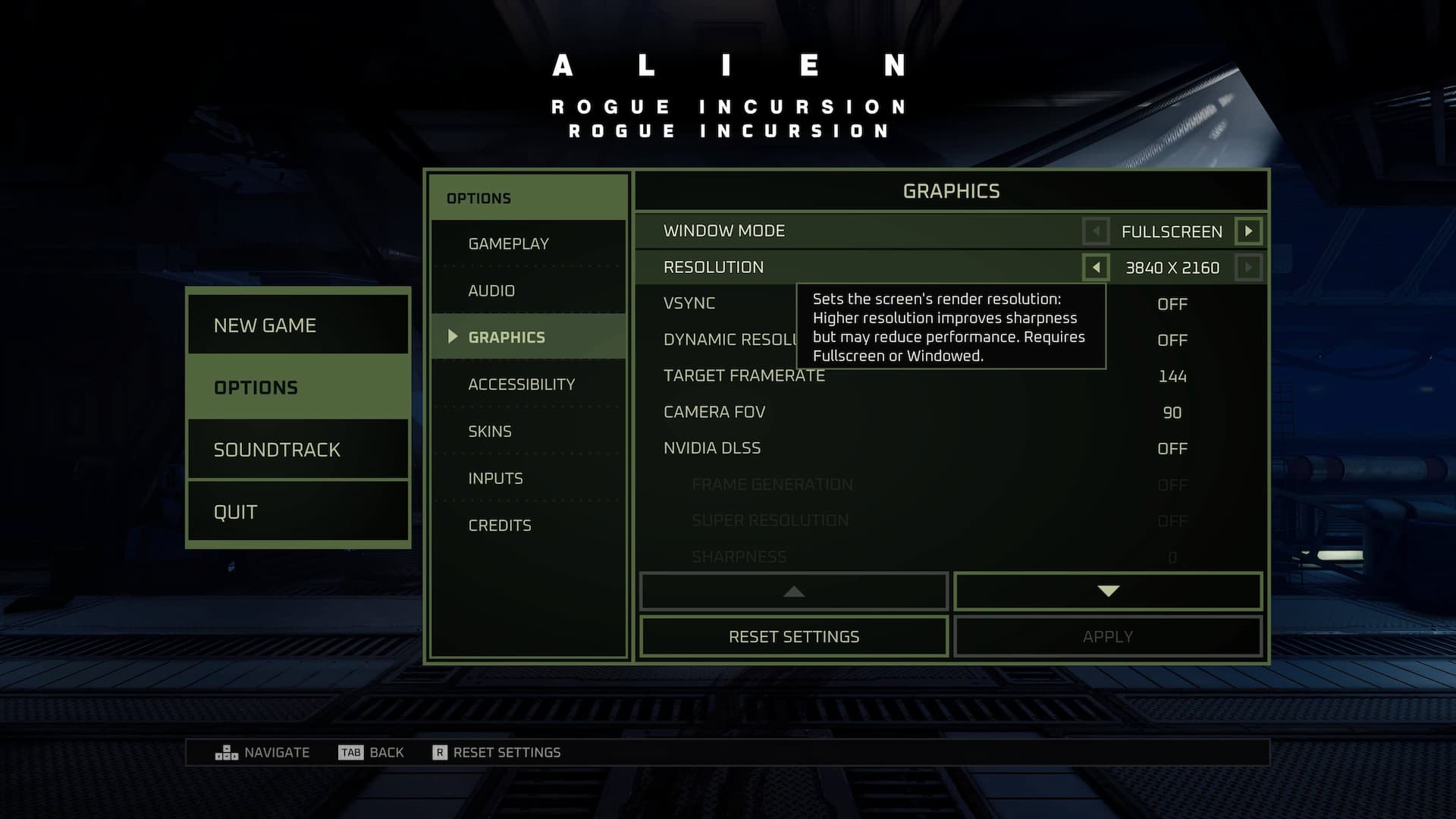1456x819 pixels.
Task: Open the Soundtrack menu
Action: [x=298, y=450]
